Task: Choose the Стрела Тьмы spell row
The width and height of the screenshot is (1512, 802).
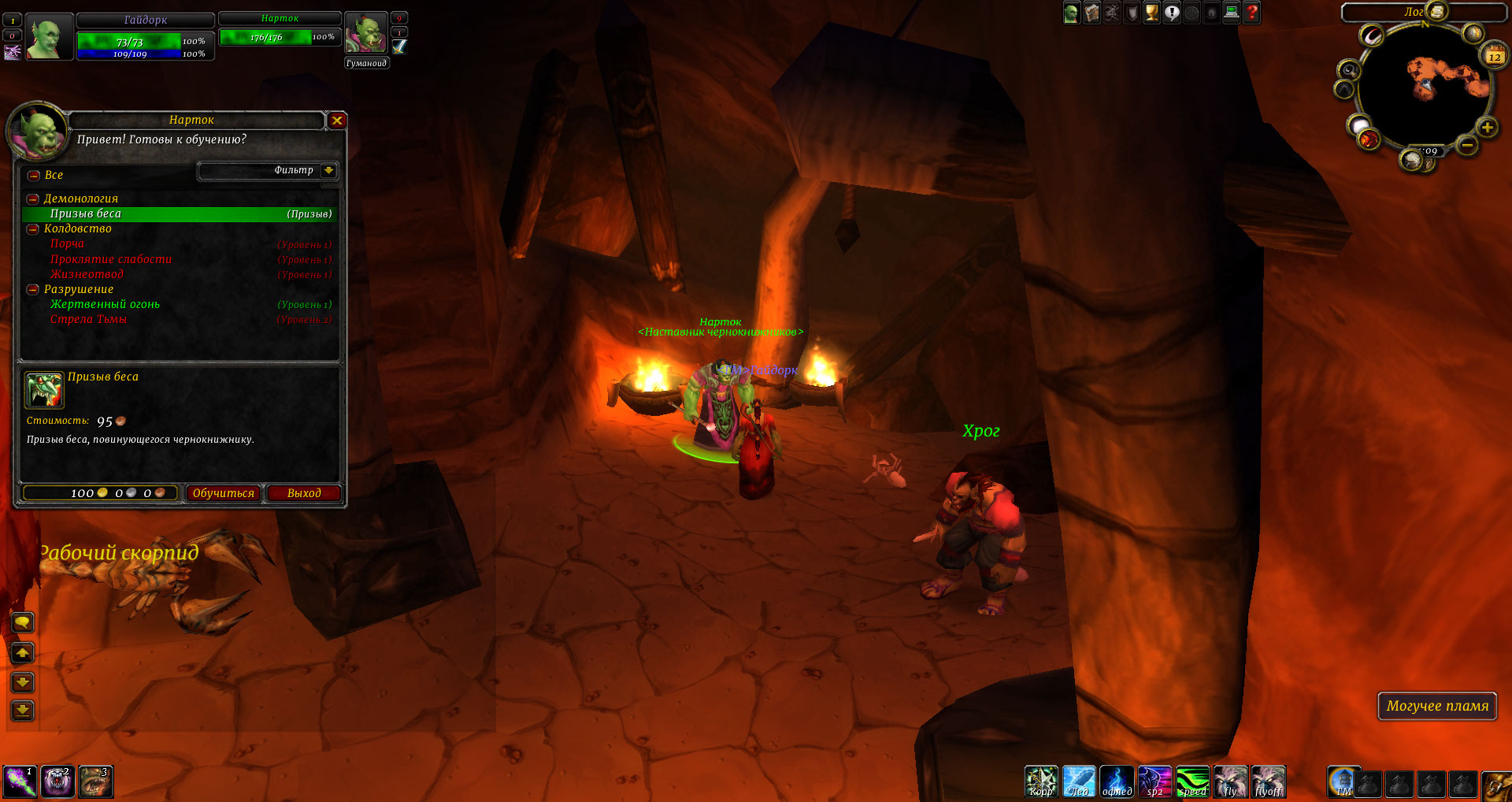Action: click(88, 319)
